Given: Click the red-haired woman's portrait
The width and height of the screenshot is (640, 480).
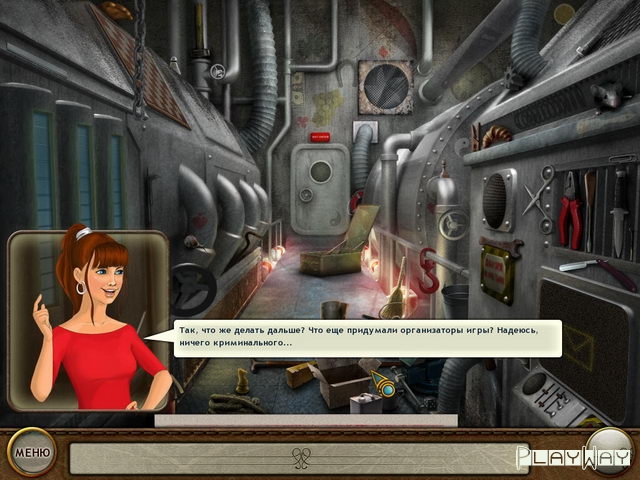Looking at the screenshot, I should pos(88,320).
